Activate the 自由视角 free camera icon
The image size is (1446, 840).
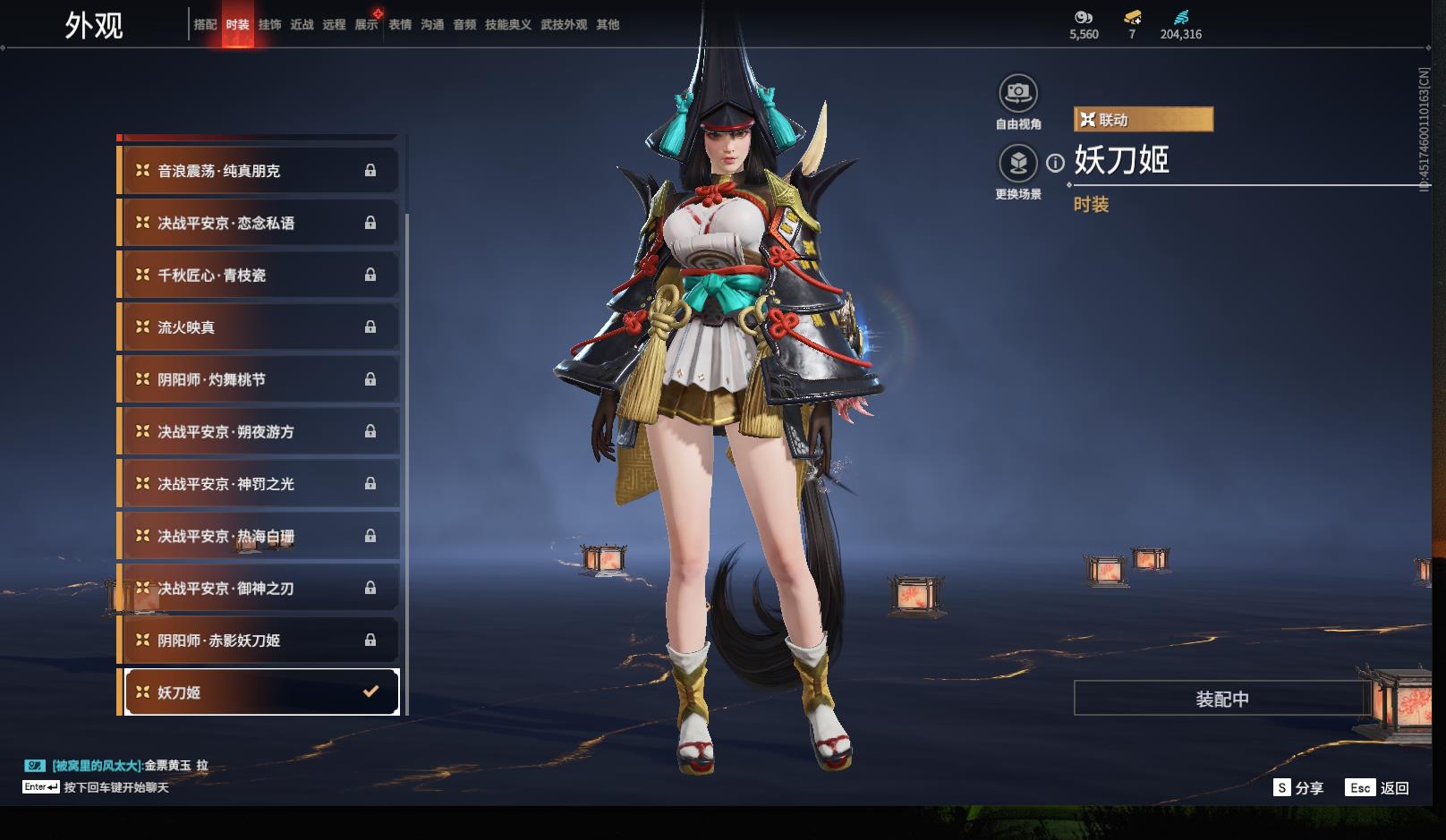1017,93
